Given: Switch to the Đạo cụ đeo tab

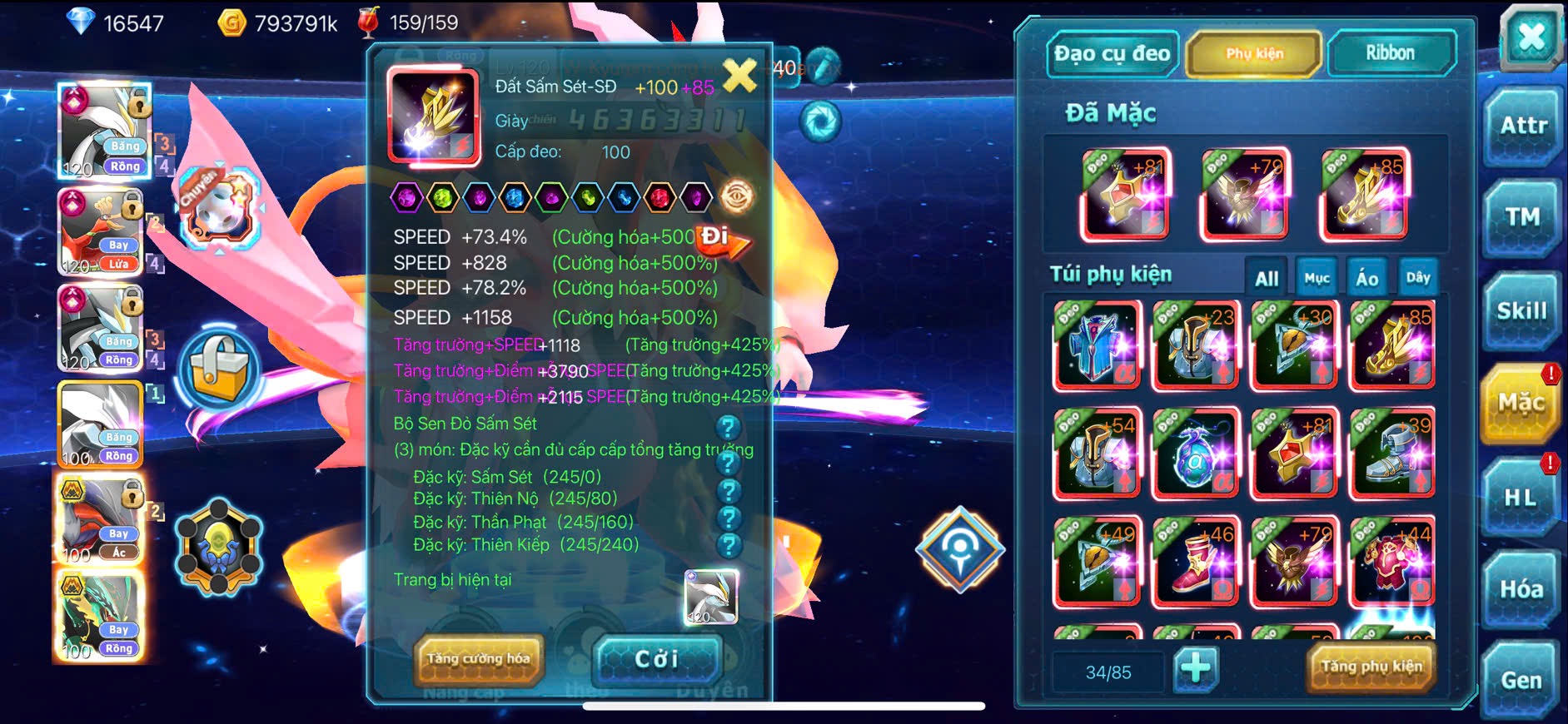Looking at the screenshot, I should coord(1112,54).
